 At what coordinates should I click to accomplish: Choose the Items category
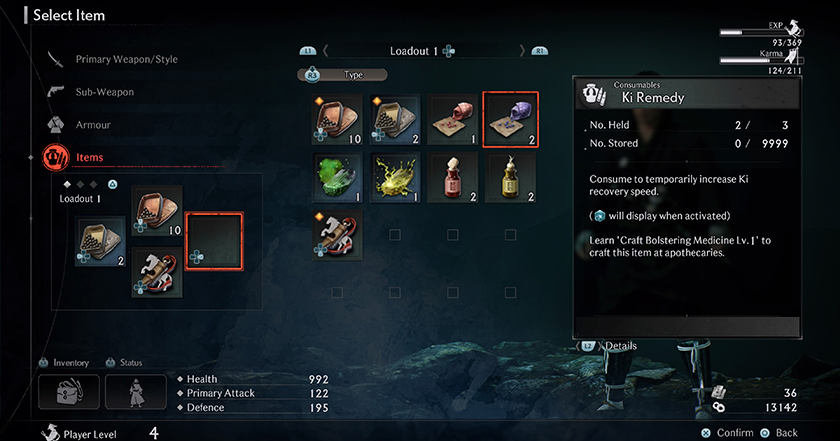(x=90, y=157)
